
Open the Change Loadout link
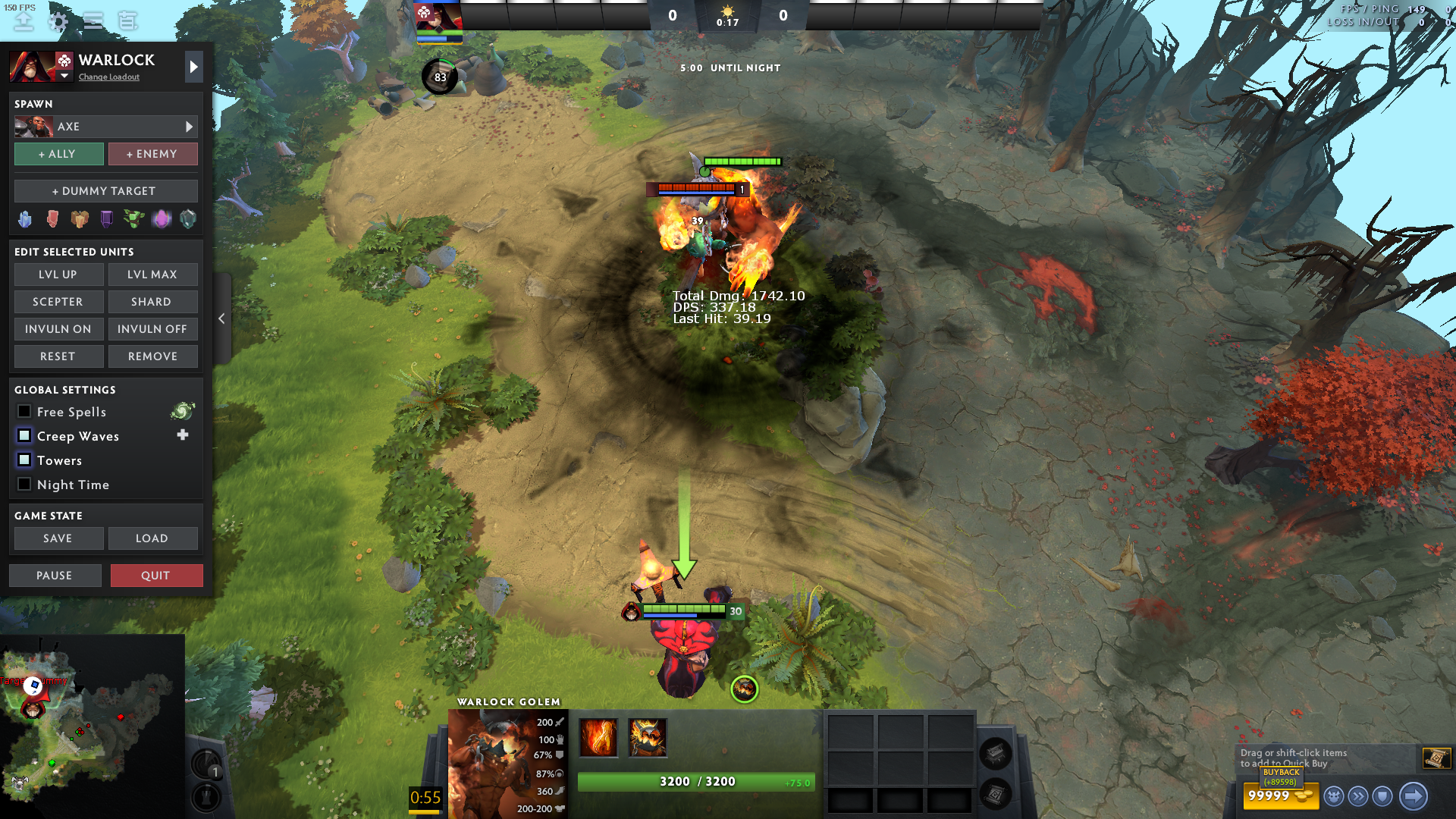[109, 77]
